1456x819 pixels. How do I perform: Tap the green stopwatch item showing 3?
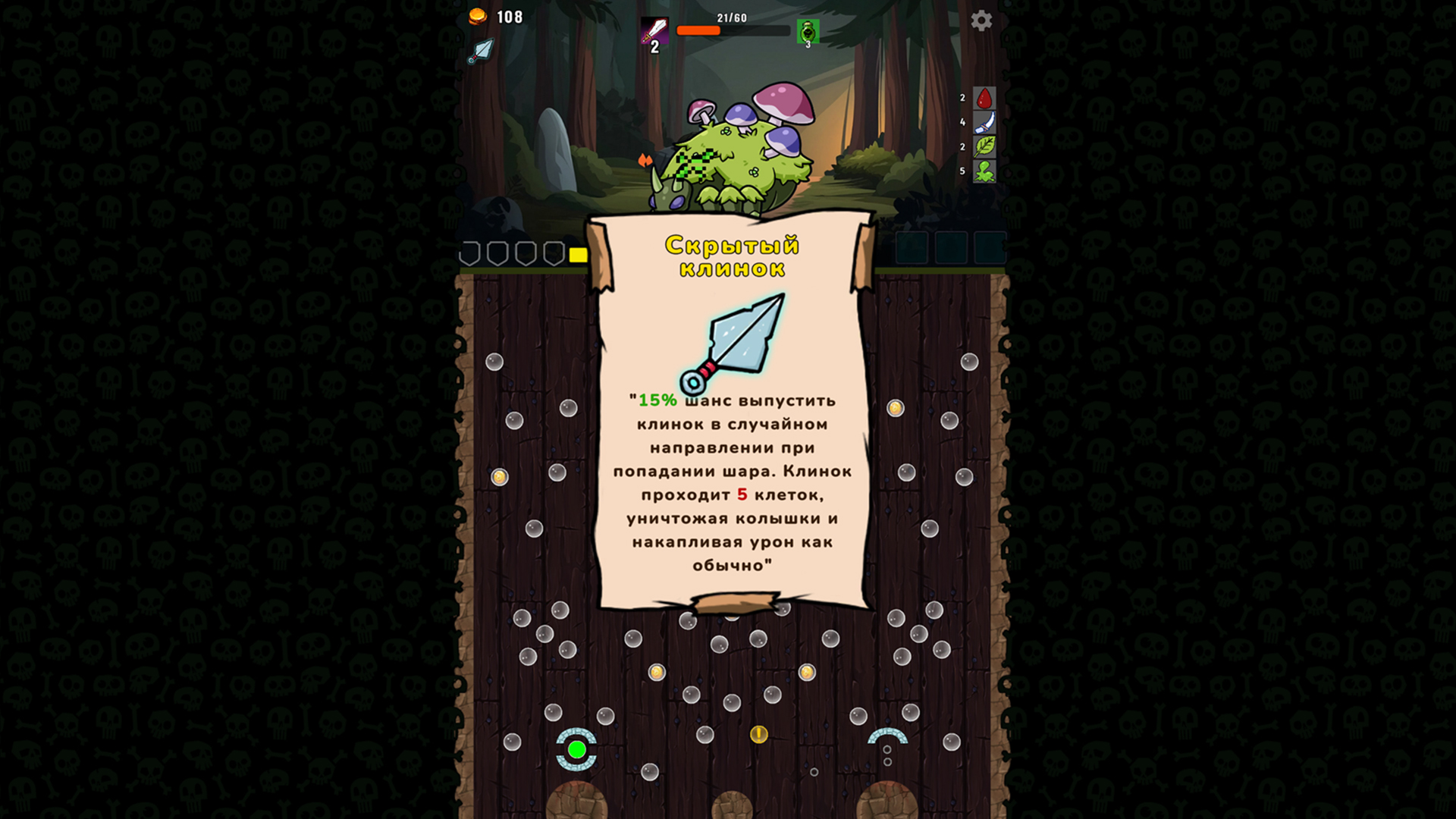click(808, 30)
